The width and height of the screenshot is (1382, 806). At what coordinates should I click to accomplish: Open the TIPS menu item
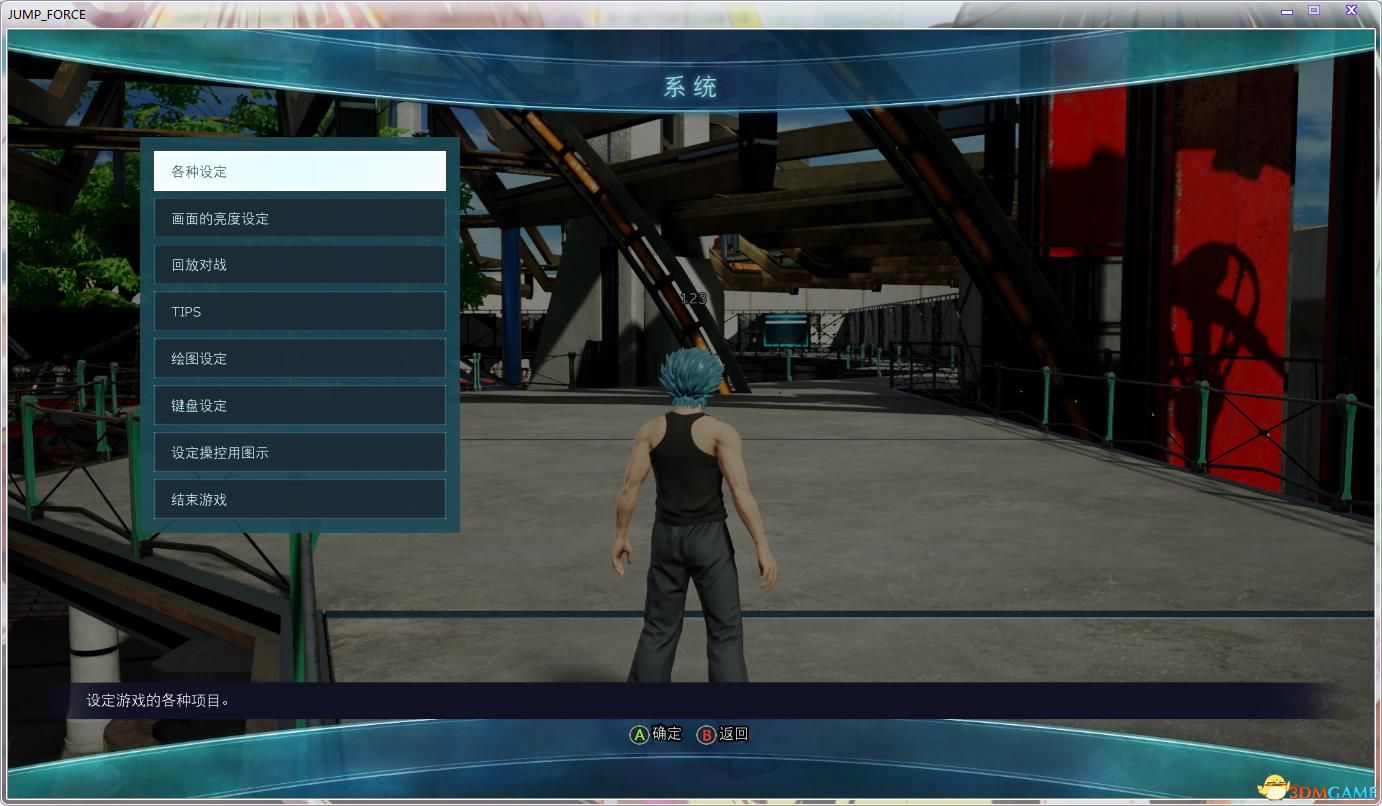pos(299,312)
